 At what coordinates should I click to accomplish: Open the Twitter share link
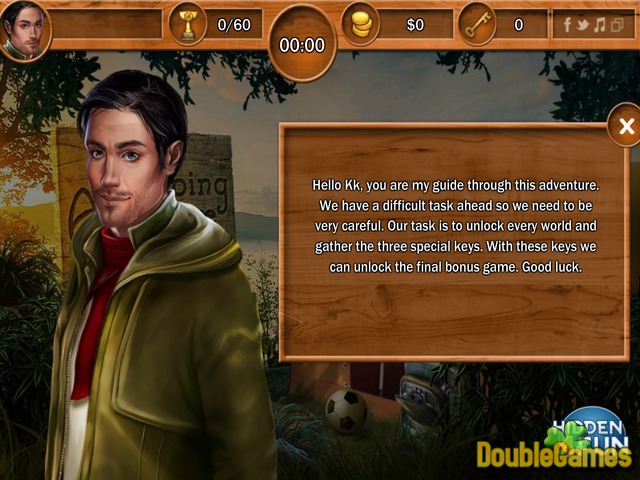583,24
